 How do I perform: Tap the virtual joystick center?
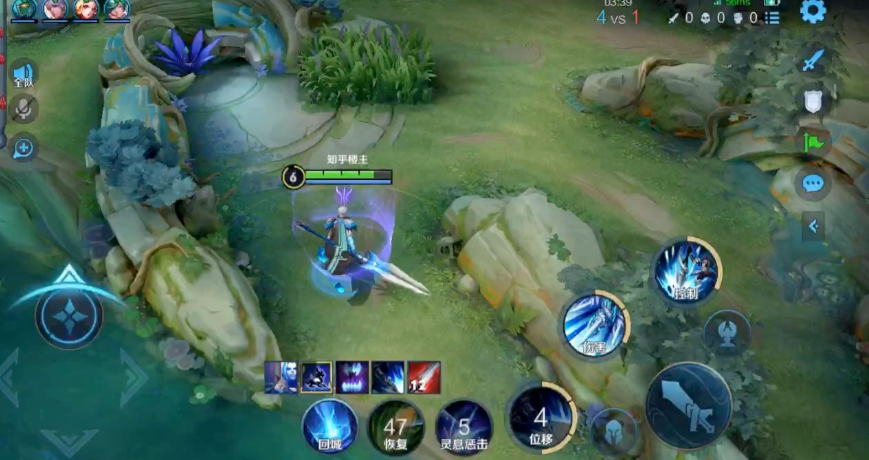click(69, 315)
